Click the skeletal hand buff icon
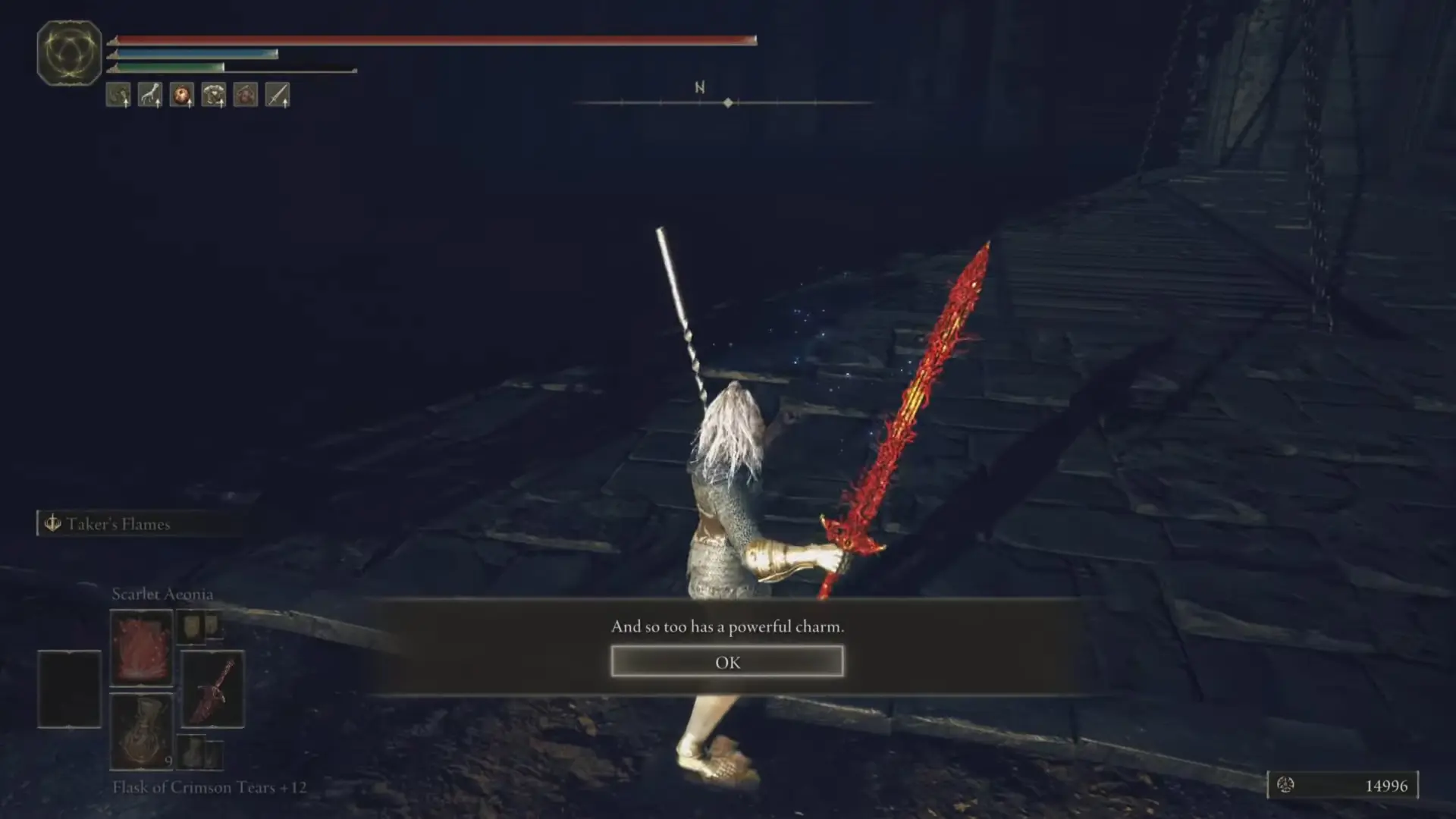Viewport: 1456px width, 819px height. tap(149, 95)
